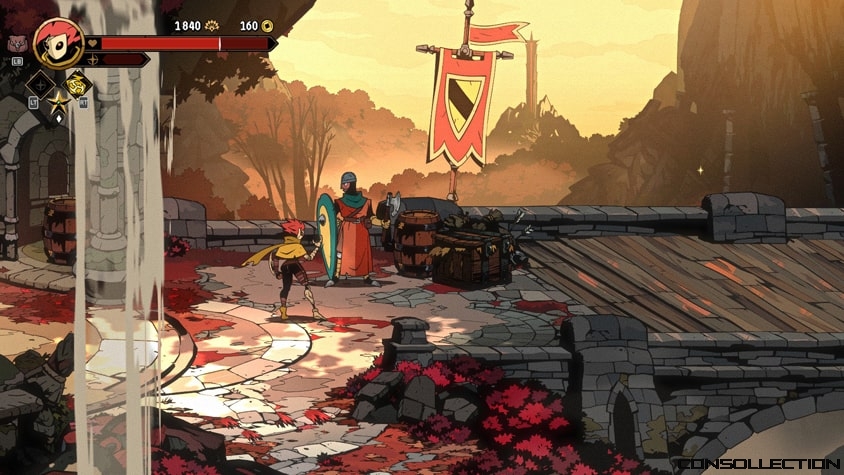Trigger the gold star ability icon

click(x=58, y=101)
